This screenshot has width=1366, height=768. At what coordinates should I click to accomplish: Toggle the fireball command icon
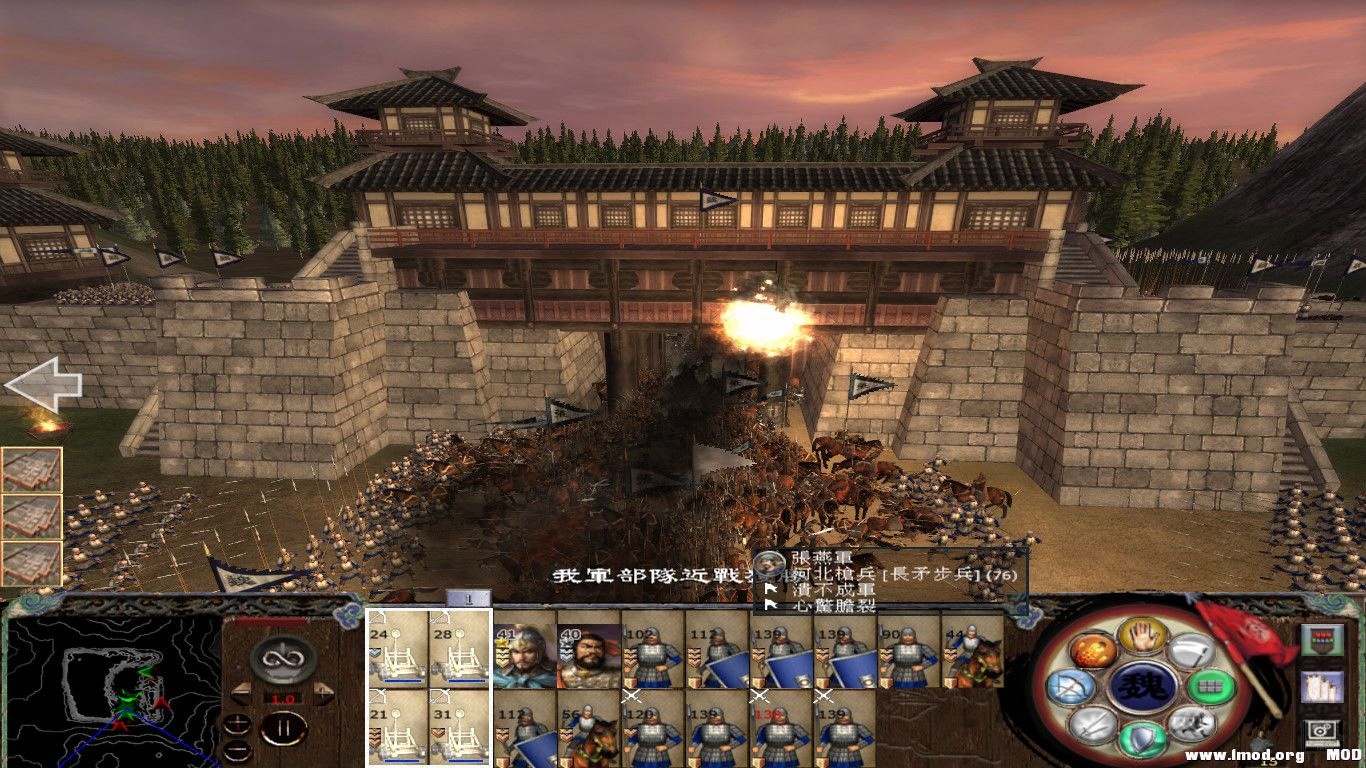[1093, 651]
